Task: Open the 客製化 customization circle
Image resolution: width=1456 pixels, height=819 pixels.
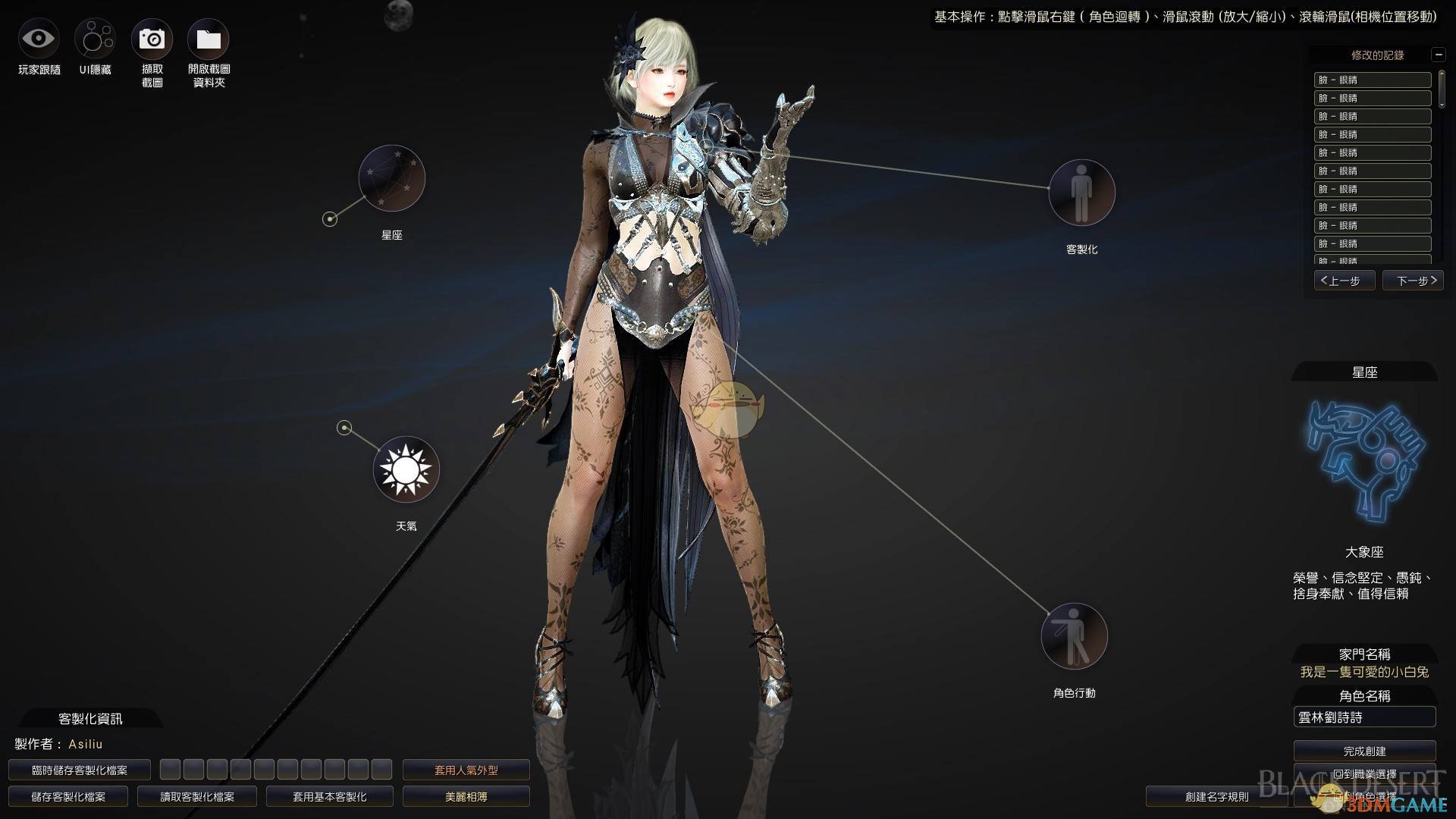Action: pos(1081,193)
